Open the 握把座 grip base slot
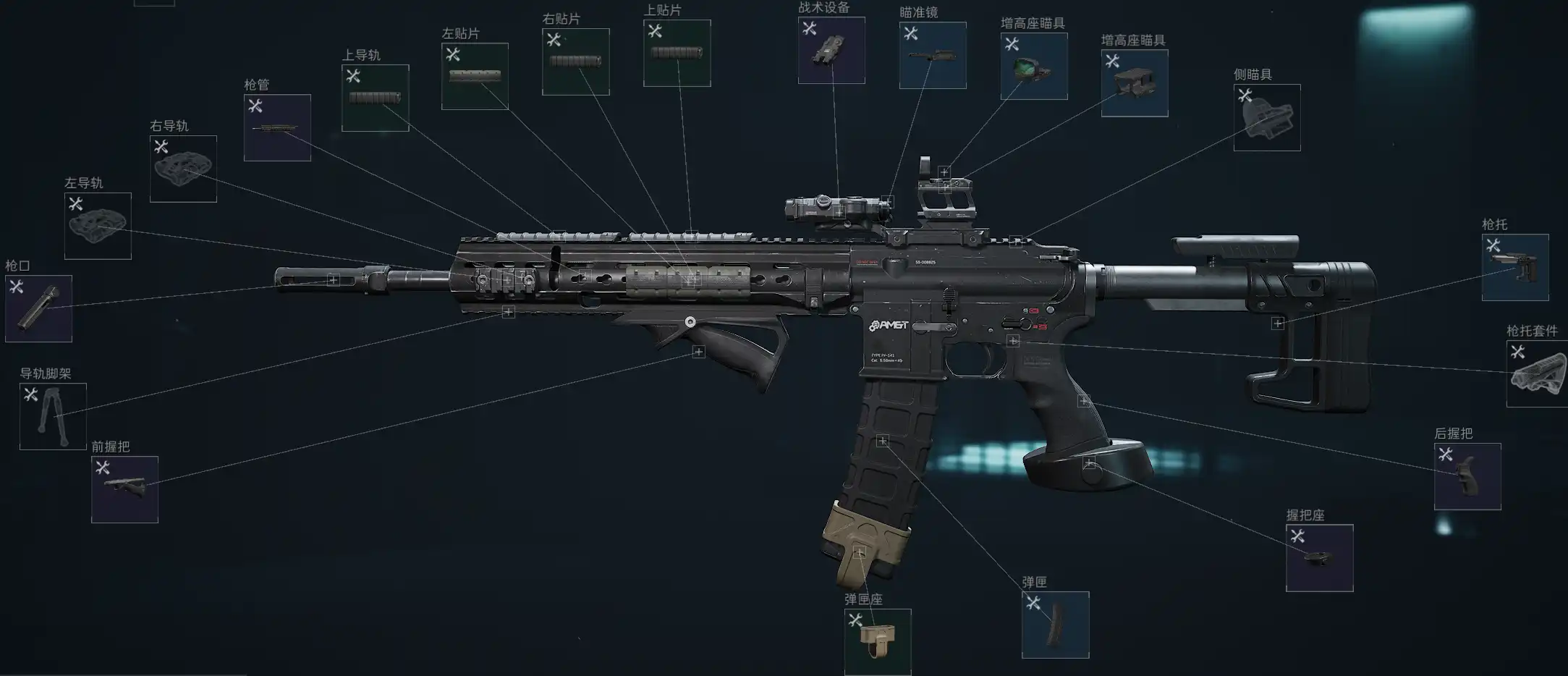 tap(1319, 557)
